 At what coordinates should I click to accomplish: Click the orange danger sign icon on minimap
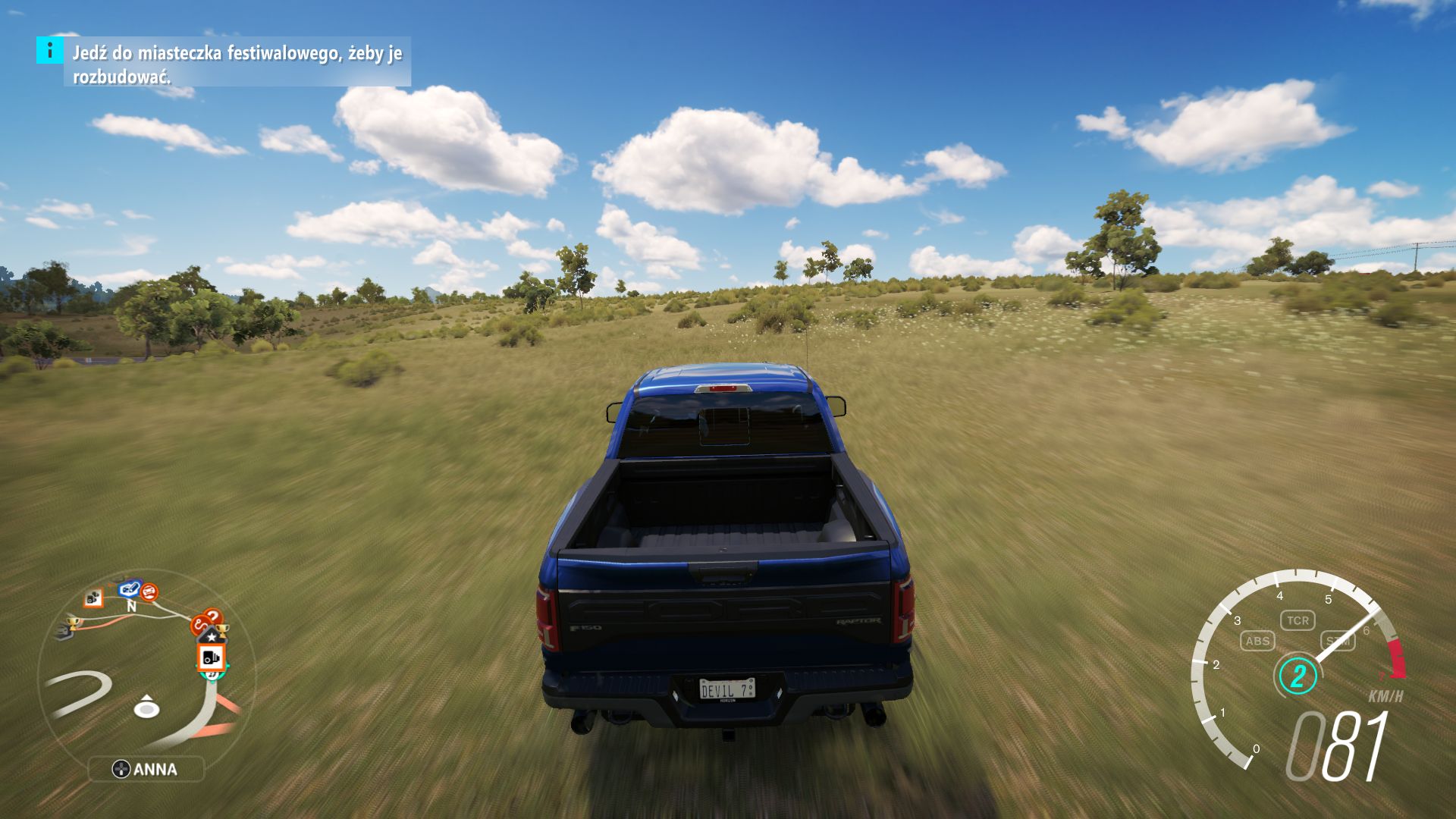149,591
